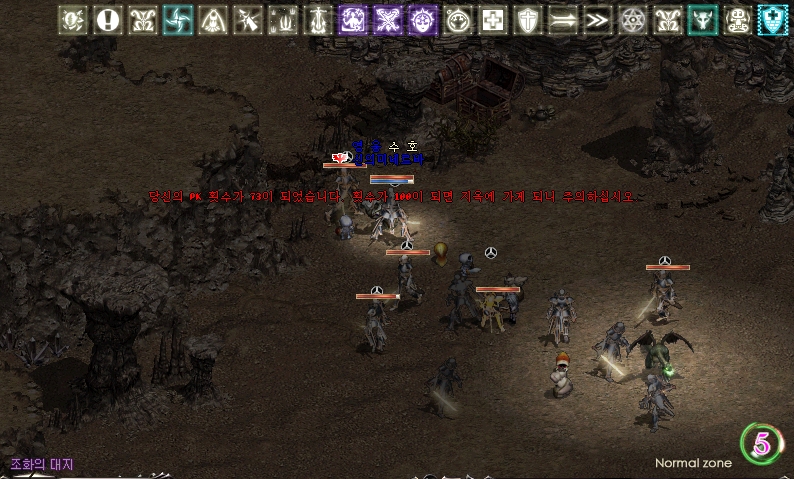Choose the three-pronged trident icon
This screenshot has width=794, height=479.
click(x=282, y=19)
